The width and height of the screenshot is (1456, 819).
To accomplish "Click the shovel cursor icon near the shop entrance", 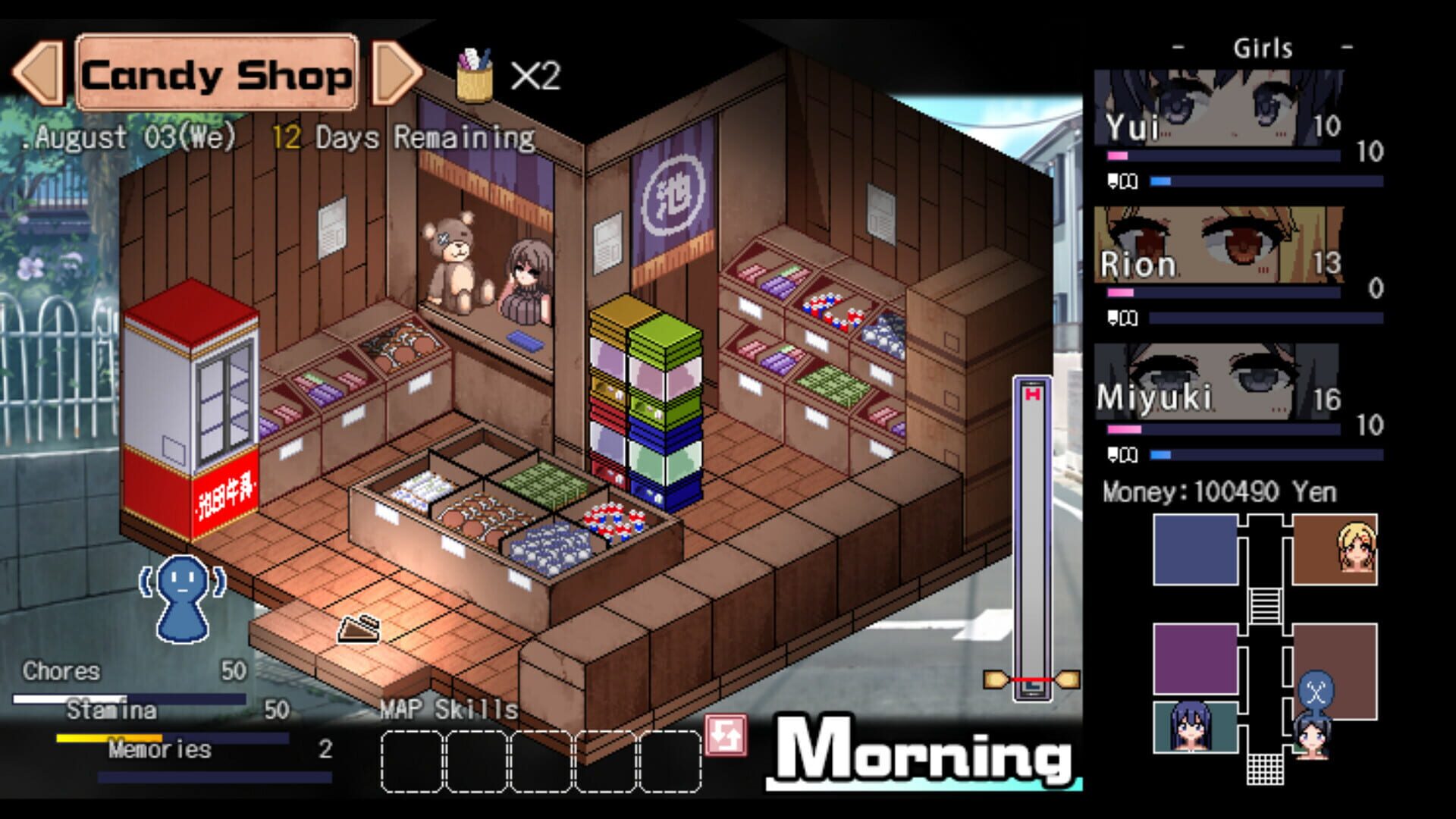I will point(358,627).
